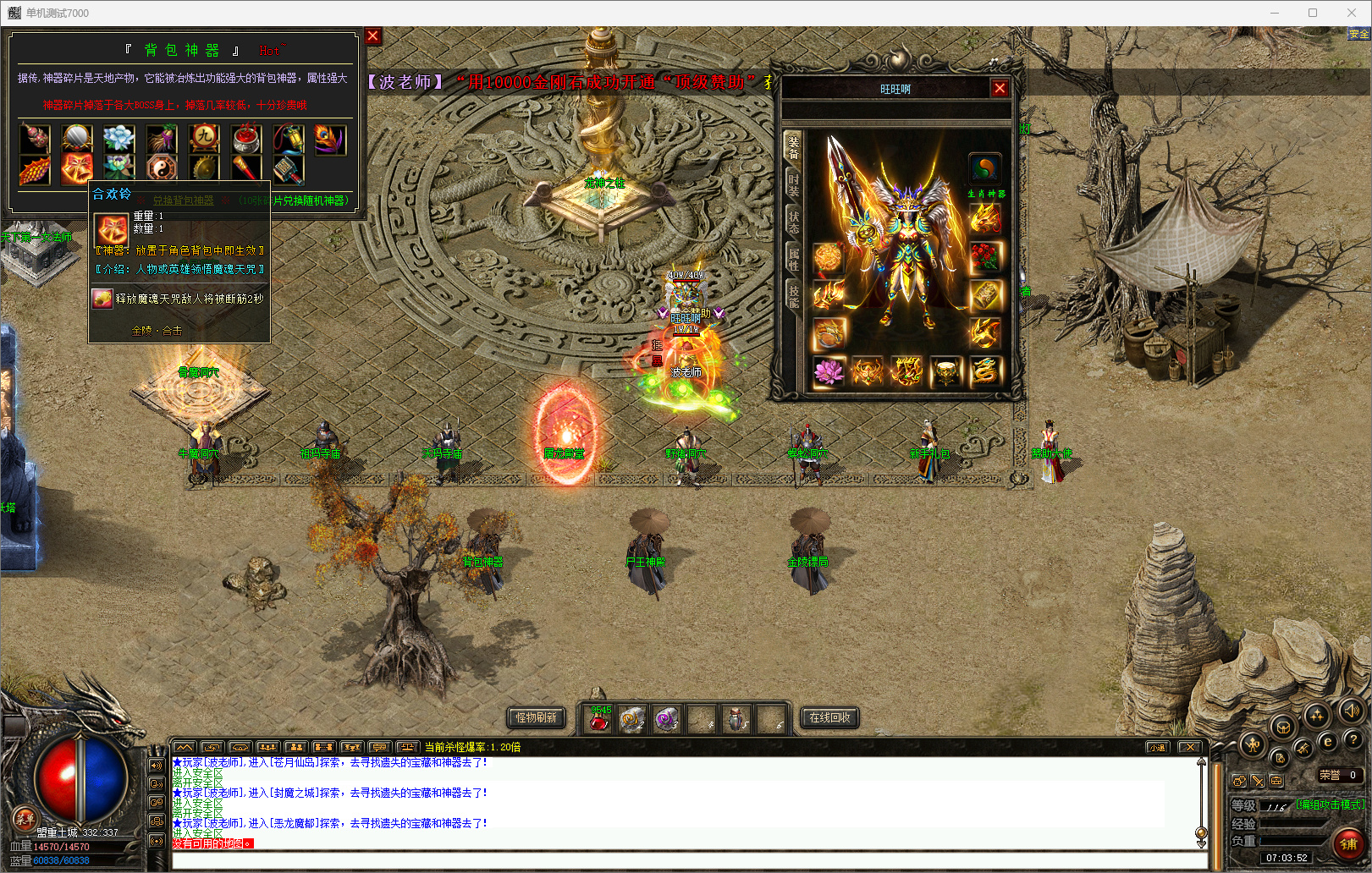Close the 背包神器 artifact panel
Screen dimensions: 1372x873
(372, 36)
